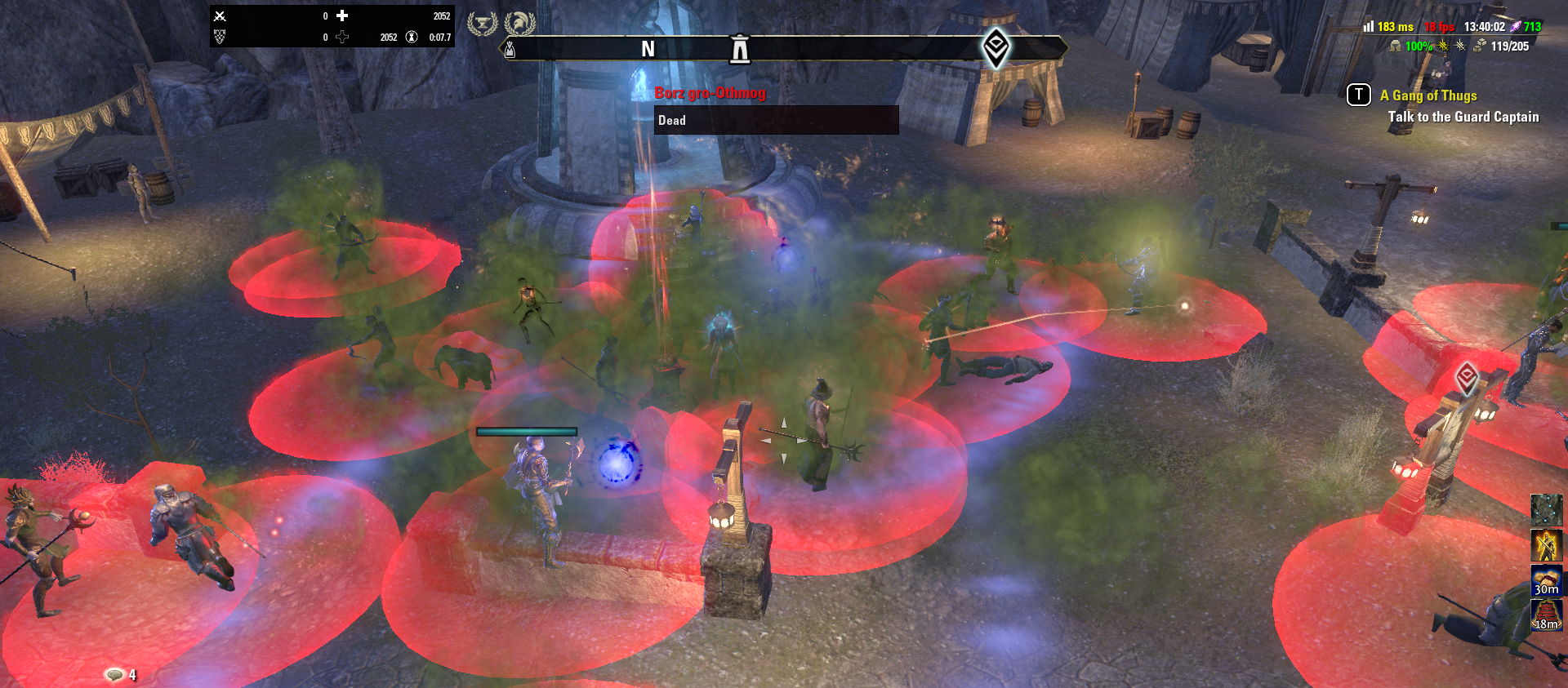Screen dimensions: 1568x688
Task: Select the constellation skill buff icon
Action: 1546,512
